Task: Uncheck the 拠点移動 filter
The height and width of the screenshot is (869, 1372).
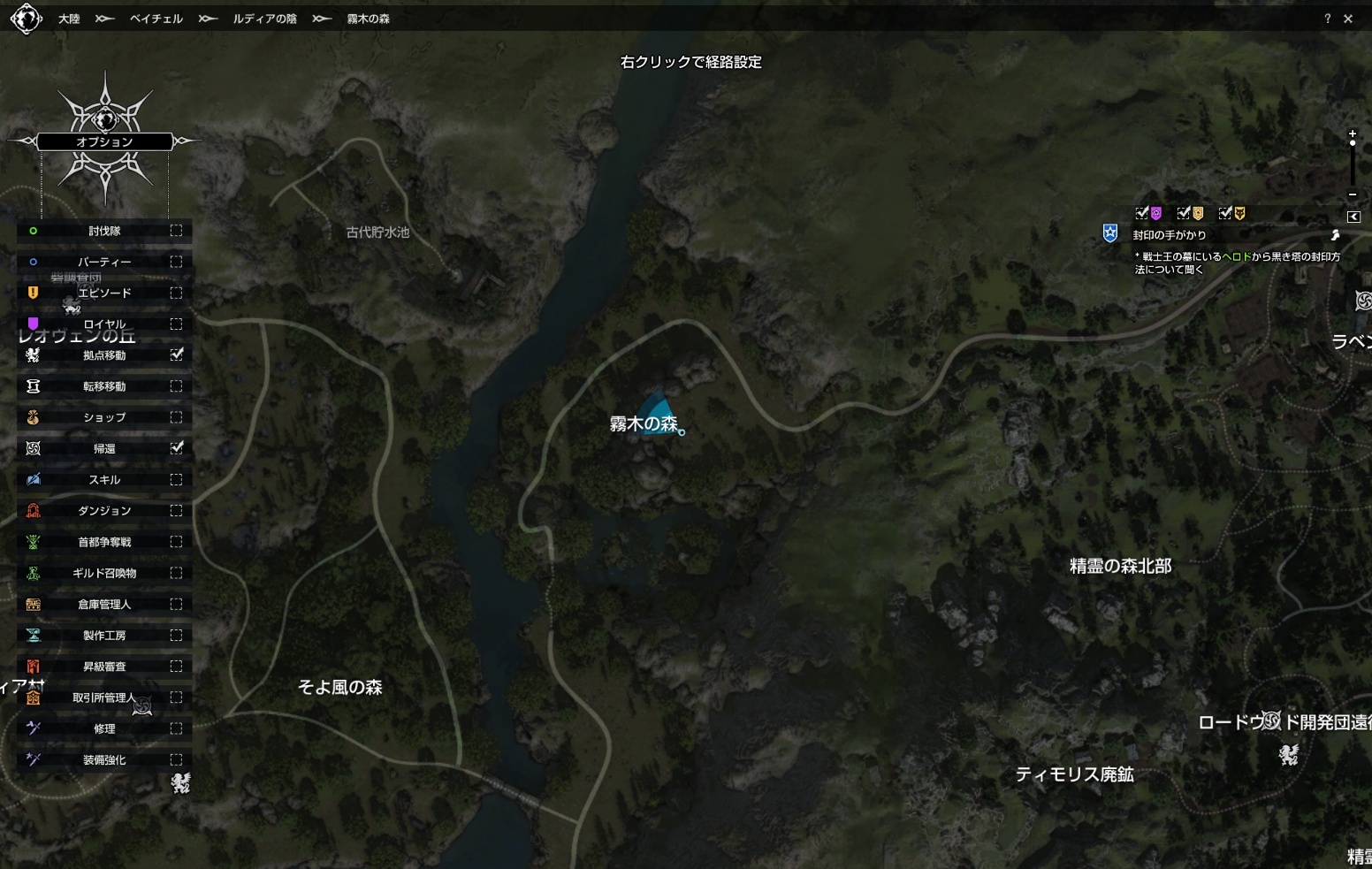Action: [x=177, y=354]
